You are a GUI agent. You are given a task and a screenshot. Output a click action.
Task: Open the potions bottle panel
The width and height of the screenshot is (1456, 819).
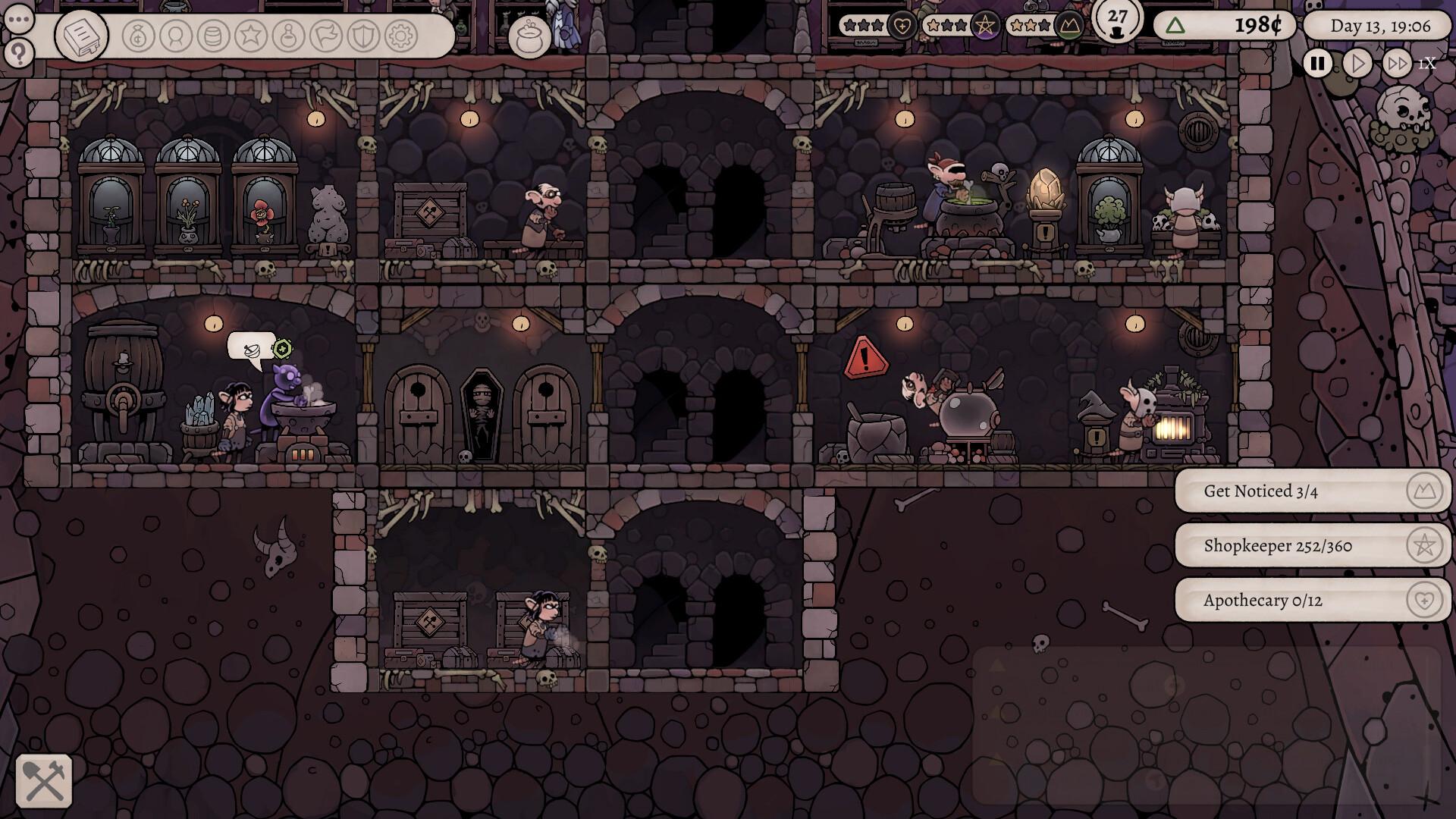[x=289, y=35]
